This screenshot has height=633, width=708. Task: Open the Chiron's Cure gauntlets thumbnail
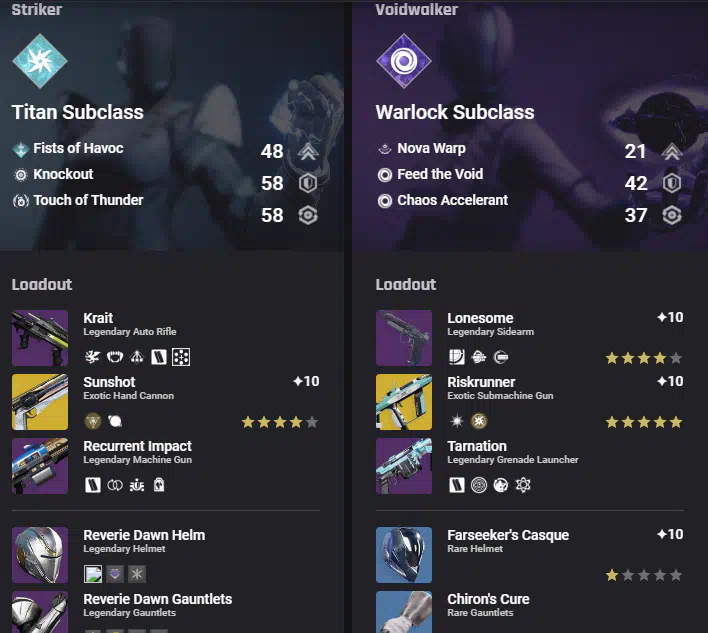[x=404, y=612]
